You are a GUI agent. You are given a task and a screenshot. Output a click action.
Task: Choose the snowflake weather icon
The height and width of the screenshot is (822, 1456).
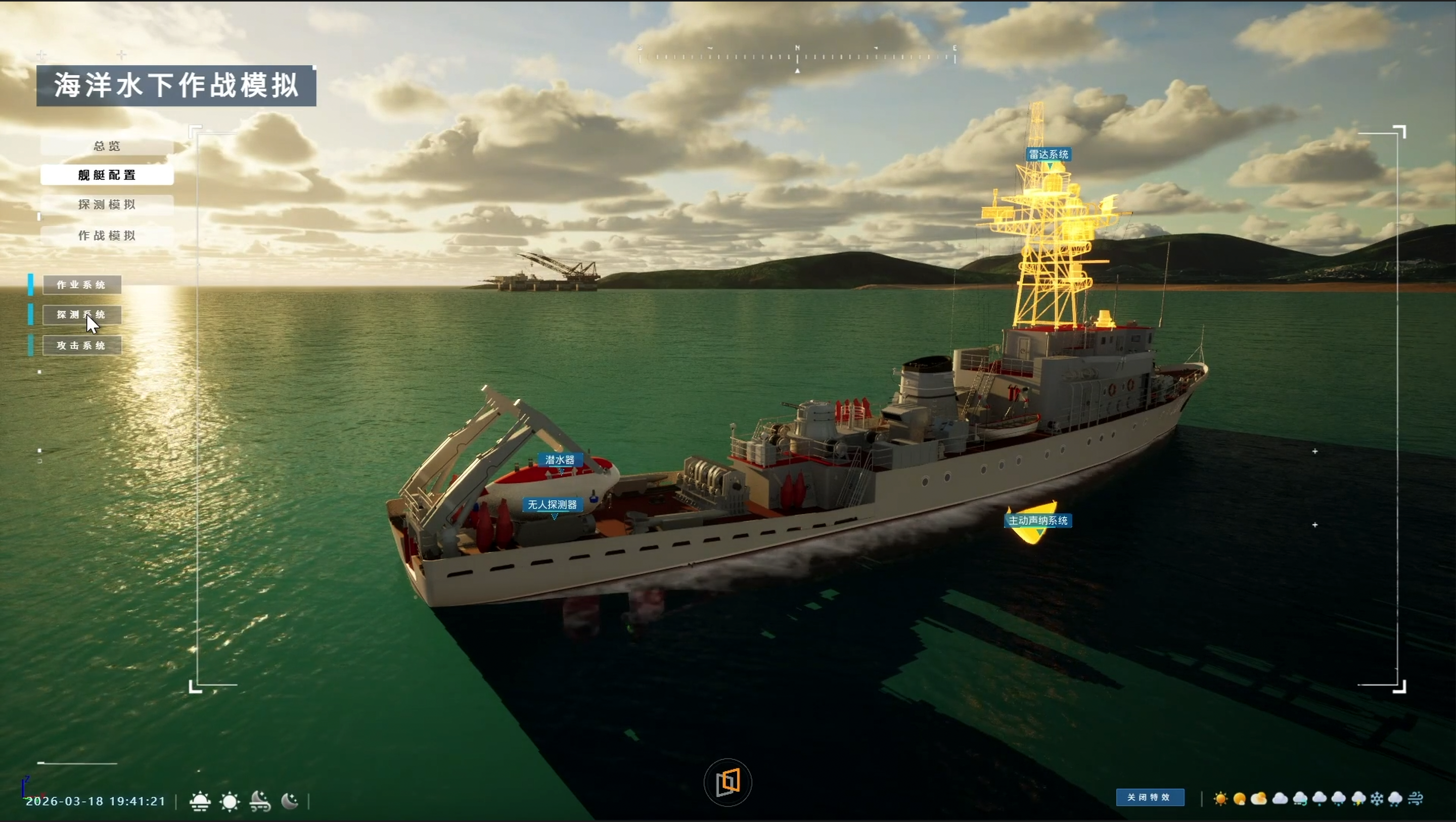pyautogui.click(x=1378, y=799)
